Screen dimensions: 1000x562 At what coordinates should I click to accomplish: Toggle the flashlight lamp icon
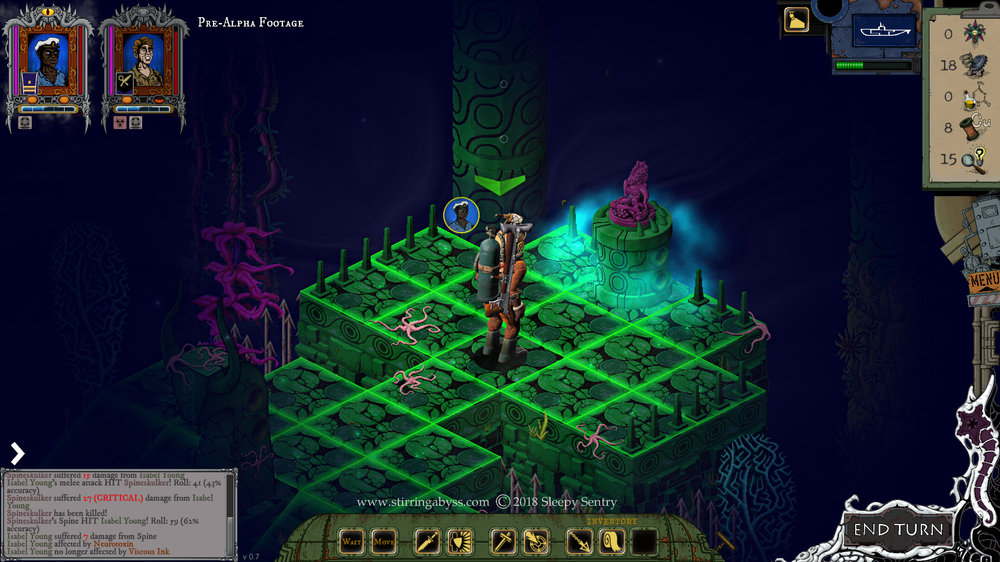coord(797,20)
